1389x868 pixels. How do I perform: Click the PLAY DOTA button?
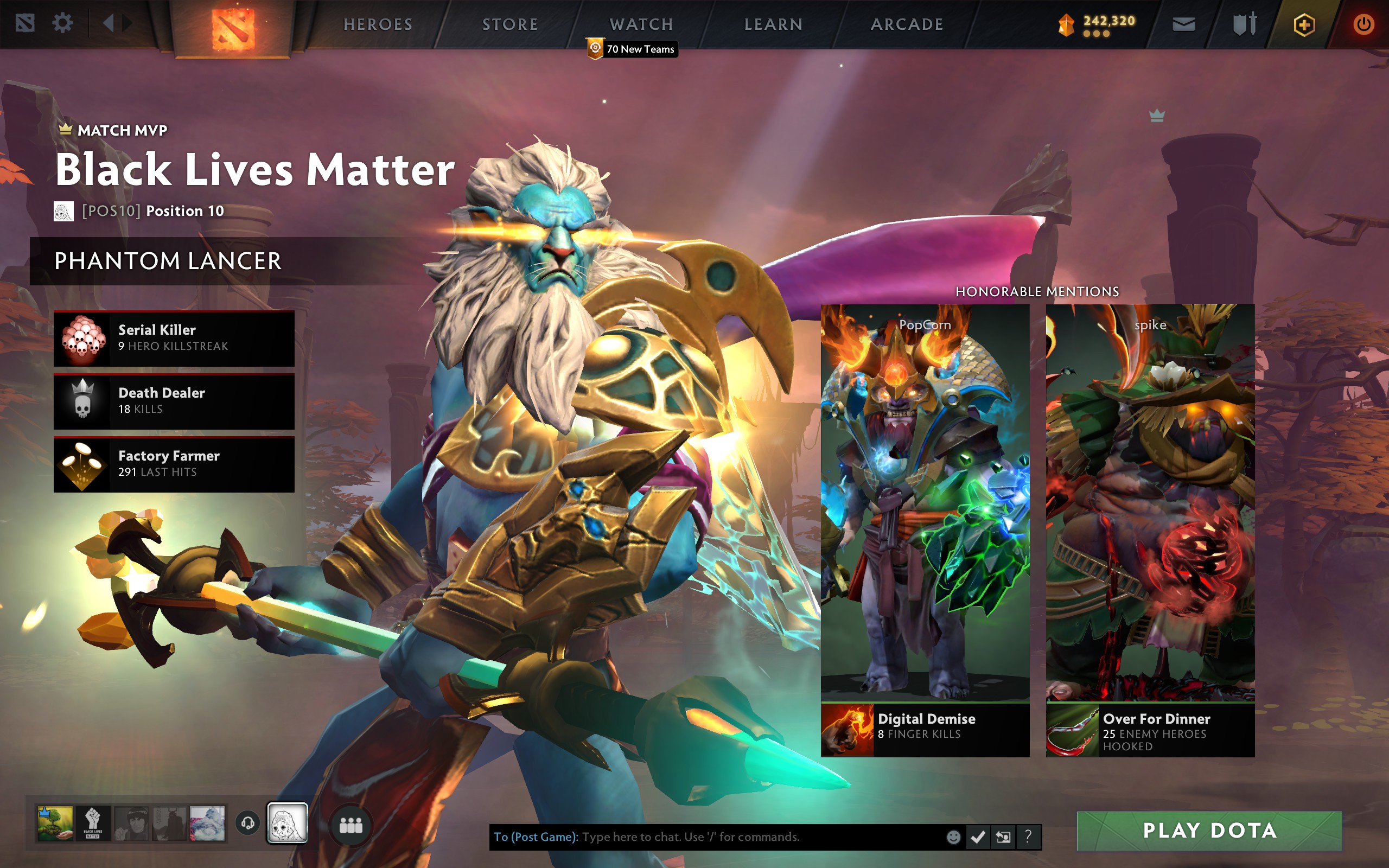(x=1209, y=831)
